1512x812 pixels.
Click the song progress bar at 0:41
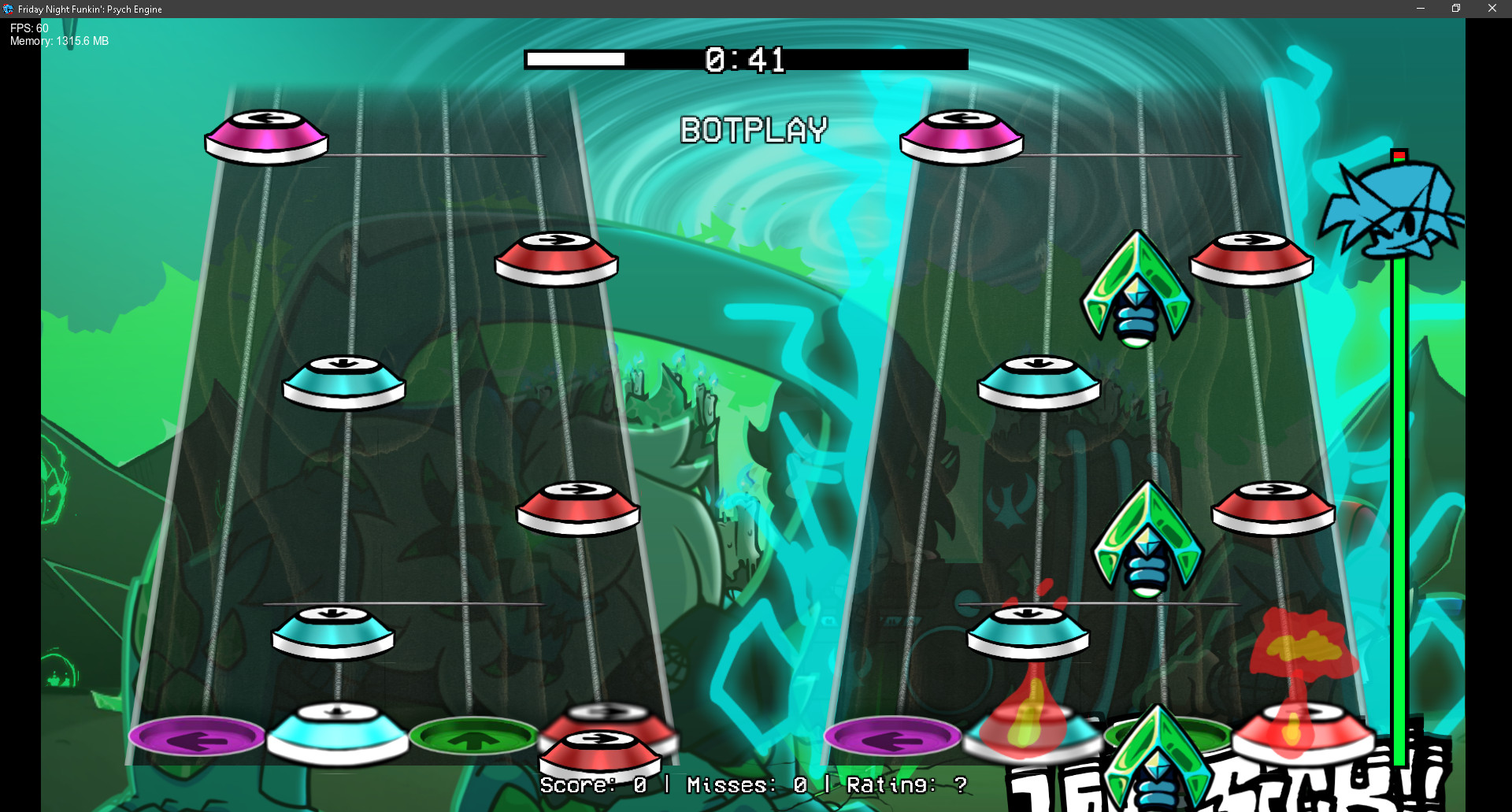click(746, 59)
